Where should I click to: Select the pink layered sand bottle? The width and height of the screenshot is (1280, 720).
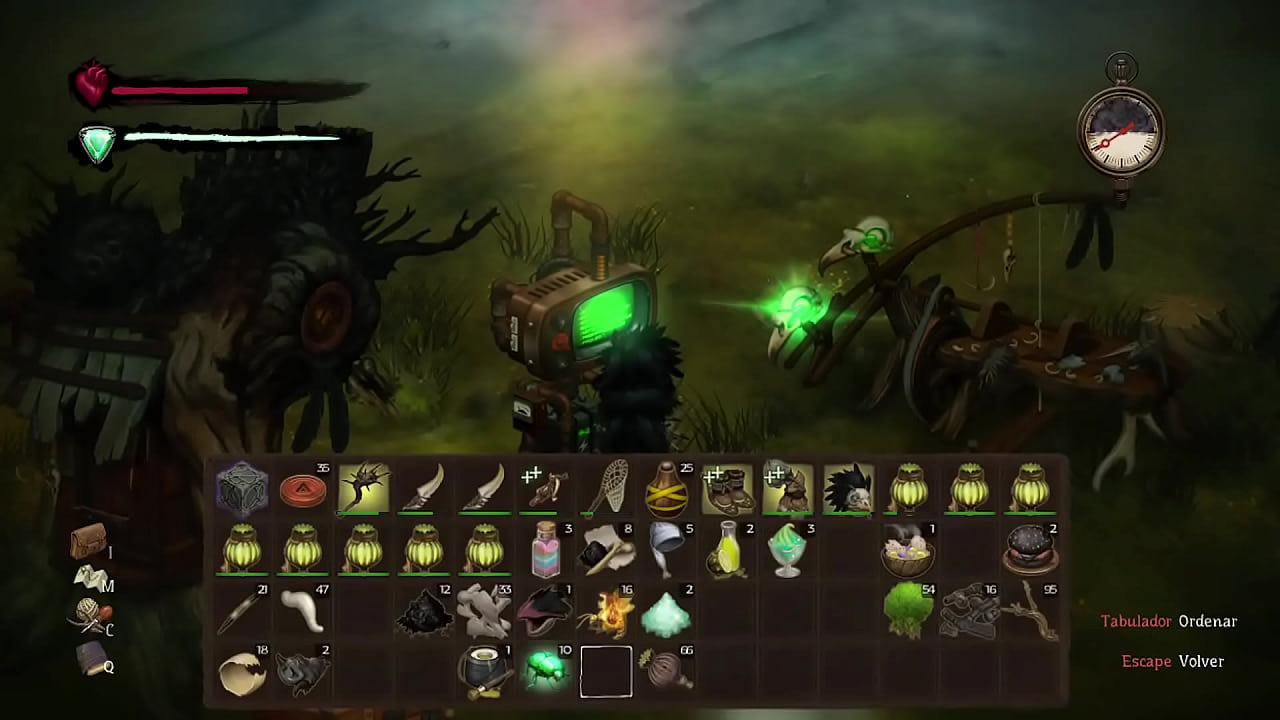click(546, 550)
